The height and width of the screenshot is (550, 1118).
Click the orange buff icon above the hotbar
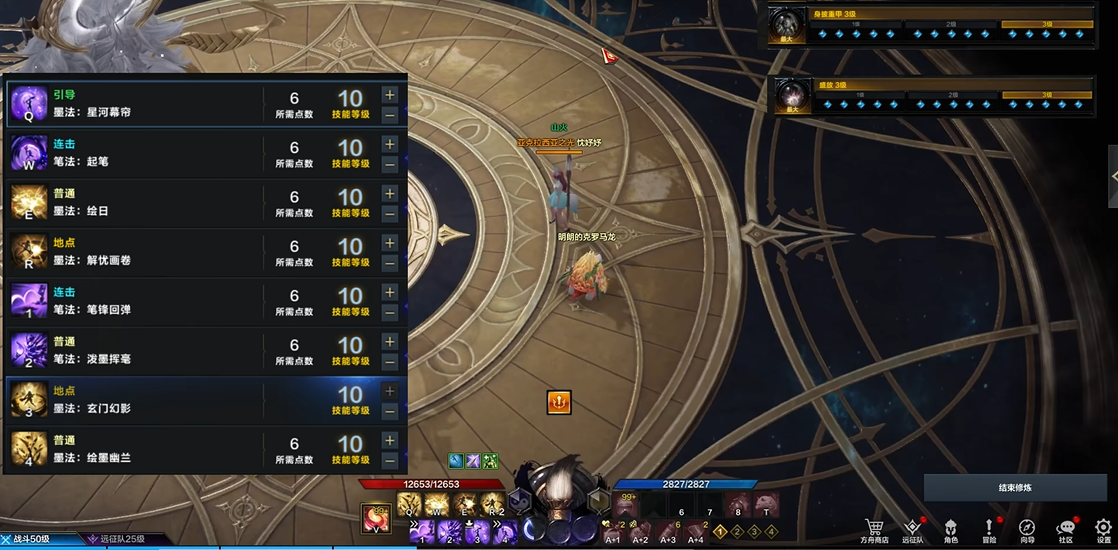click(x=559, y=402)
